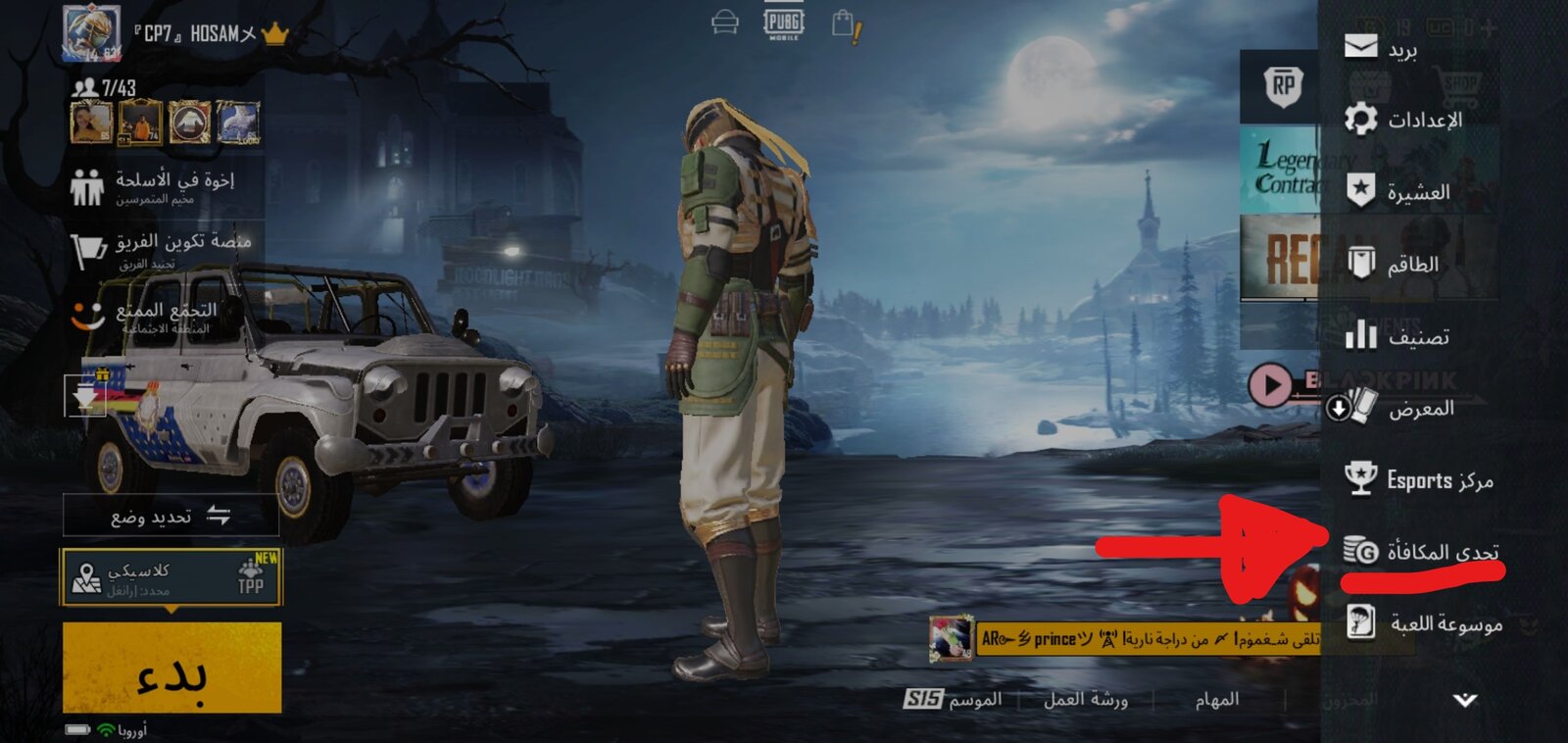Open تحديد وضع mode selection
1568x743 pixels.
click(171, 519)
